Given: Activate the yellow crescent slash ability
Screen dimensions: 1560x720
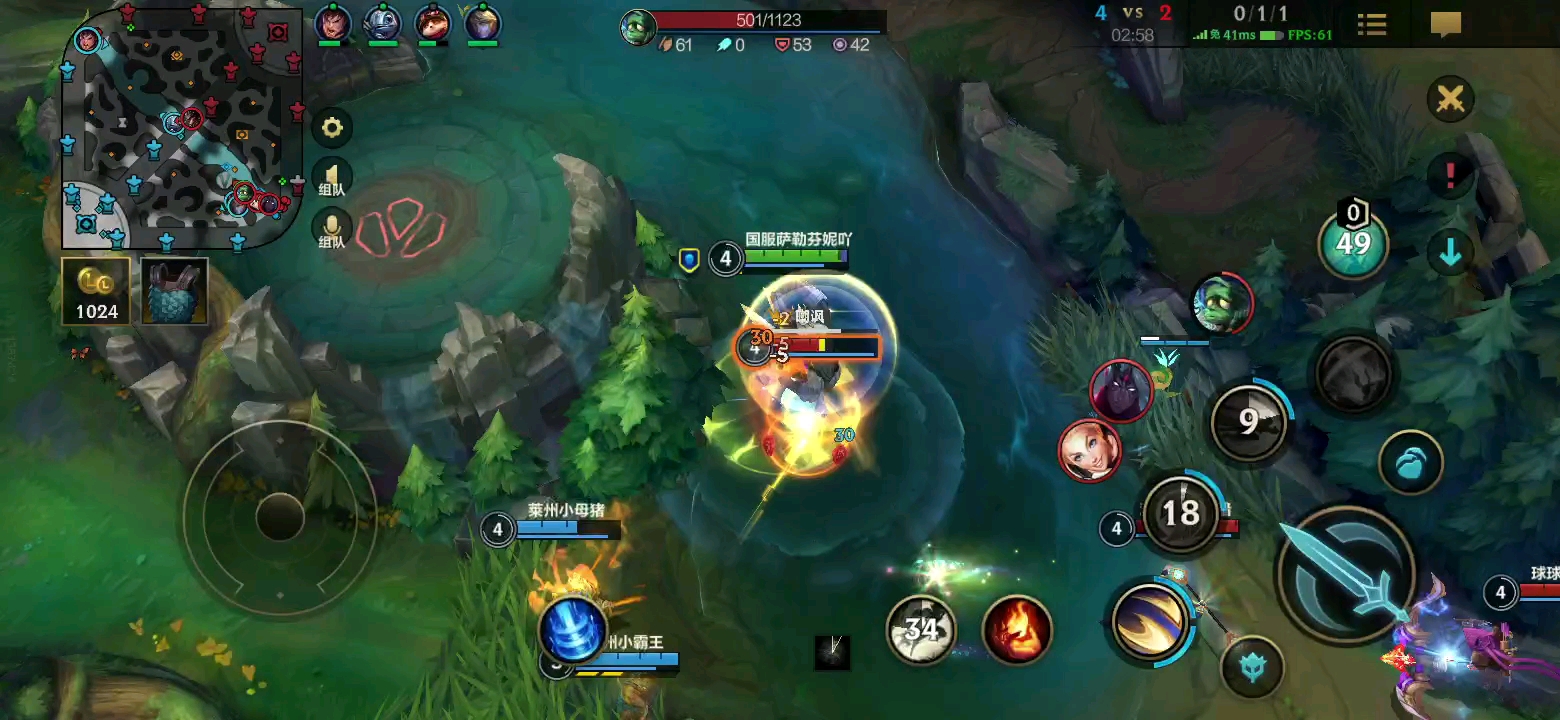Looking at the screenshot, I should (x=1150, y=620).
